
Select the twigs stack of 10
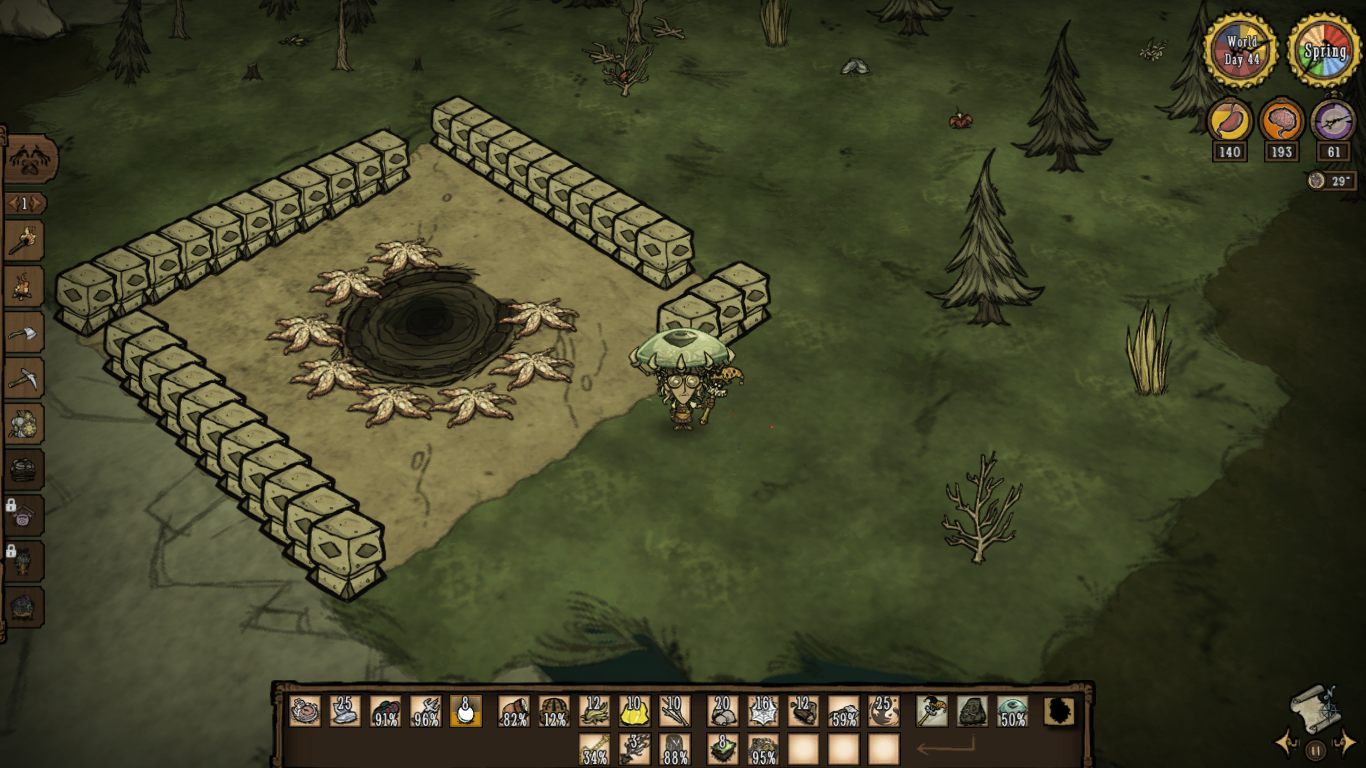pos(674,711)
